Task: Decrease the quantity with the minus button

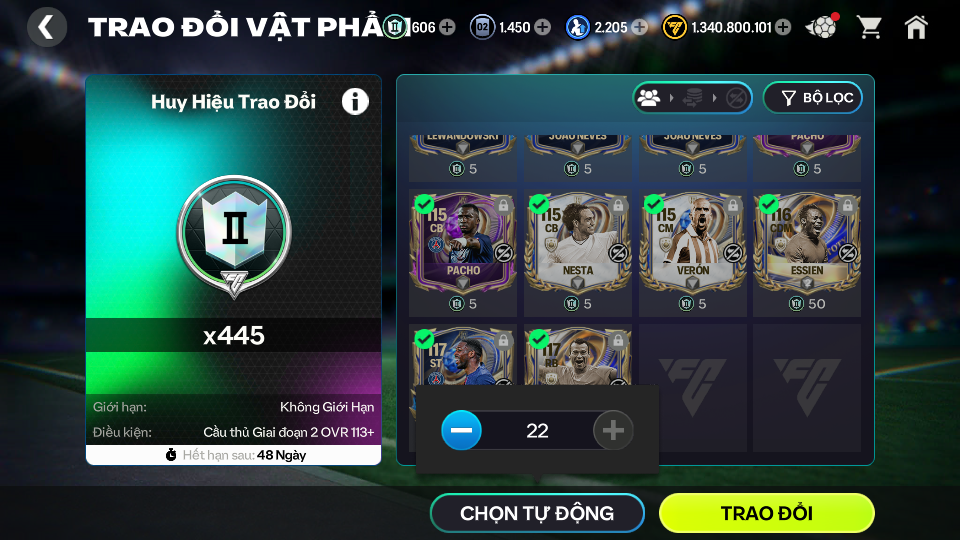Action: [x=461, y=431]
